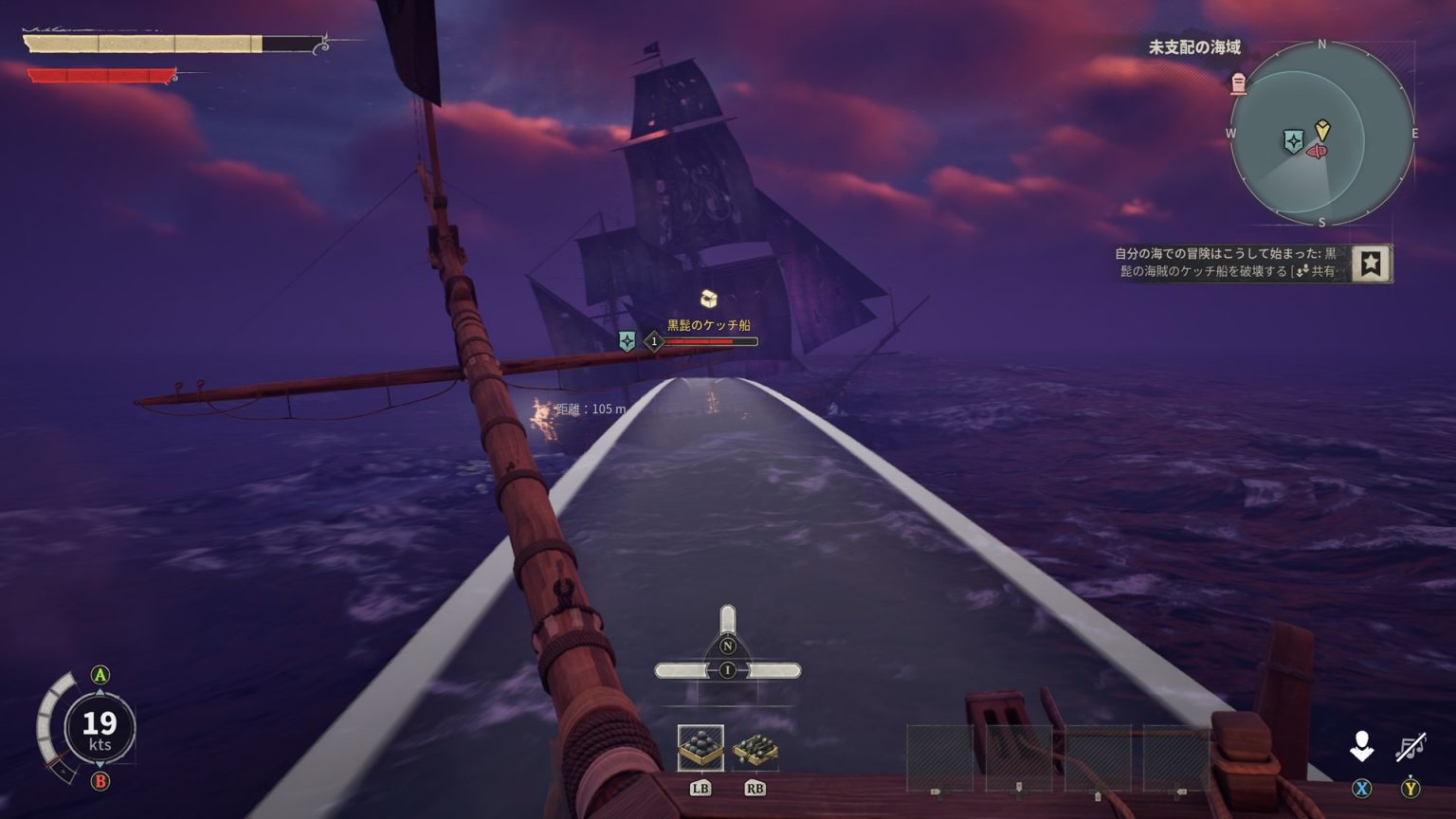1456x819 pixels.
Task: Toggle the crossed-out shanty music icon
Action: tap(1410, 747)
